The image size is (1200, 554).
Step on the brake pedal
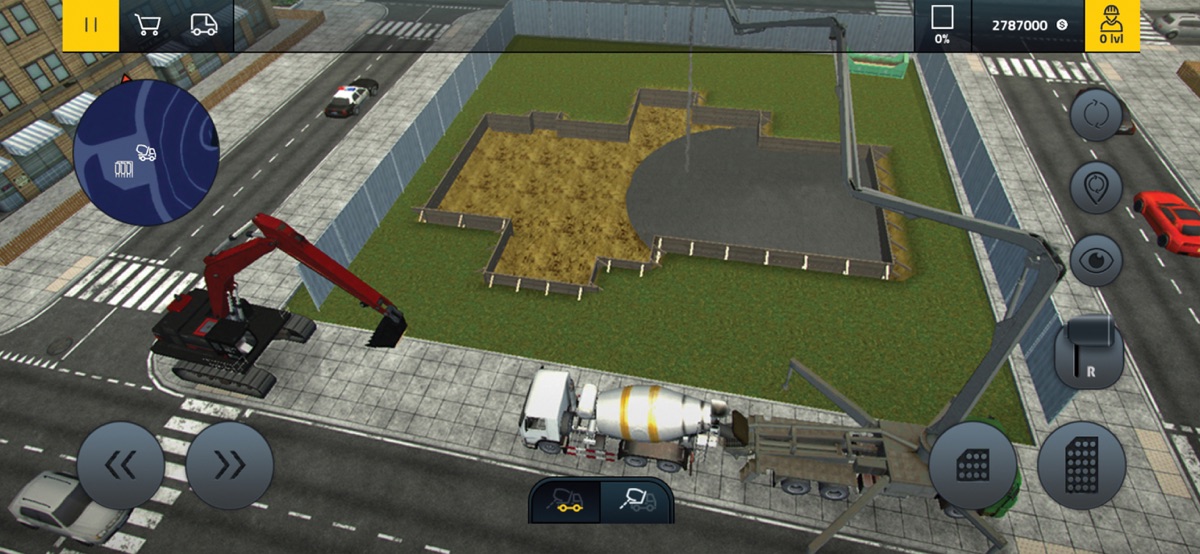[x=973, y=465]
